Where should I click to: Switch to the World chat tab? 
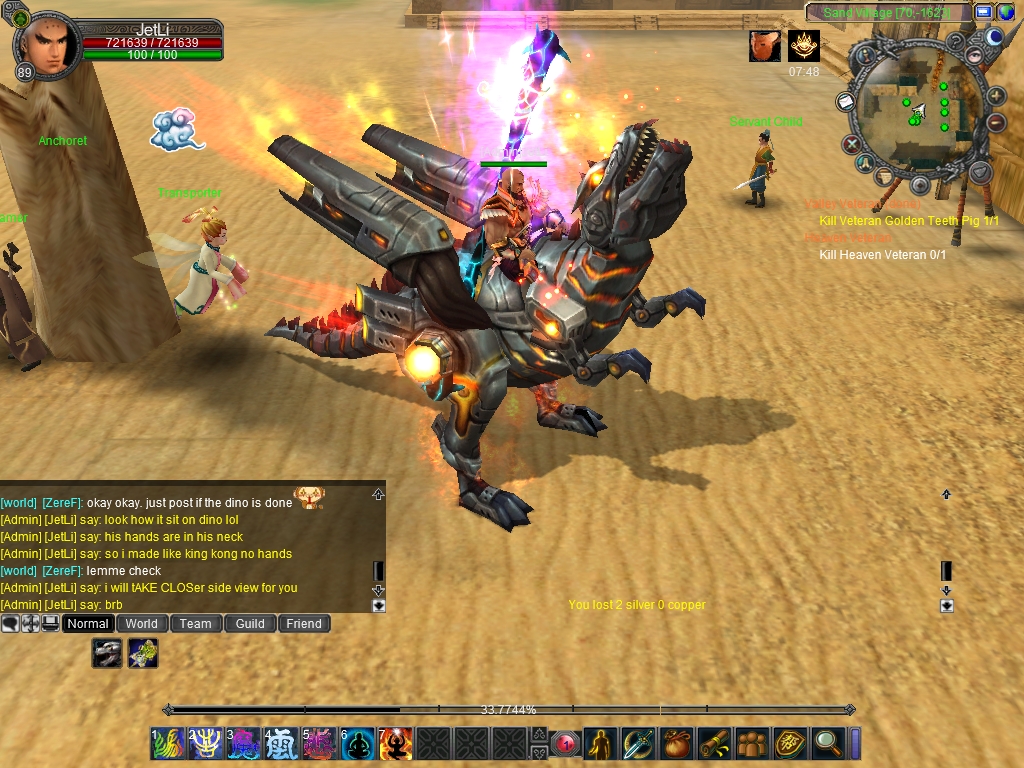pos(141,623)
